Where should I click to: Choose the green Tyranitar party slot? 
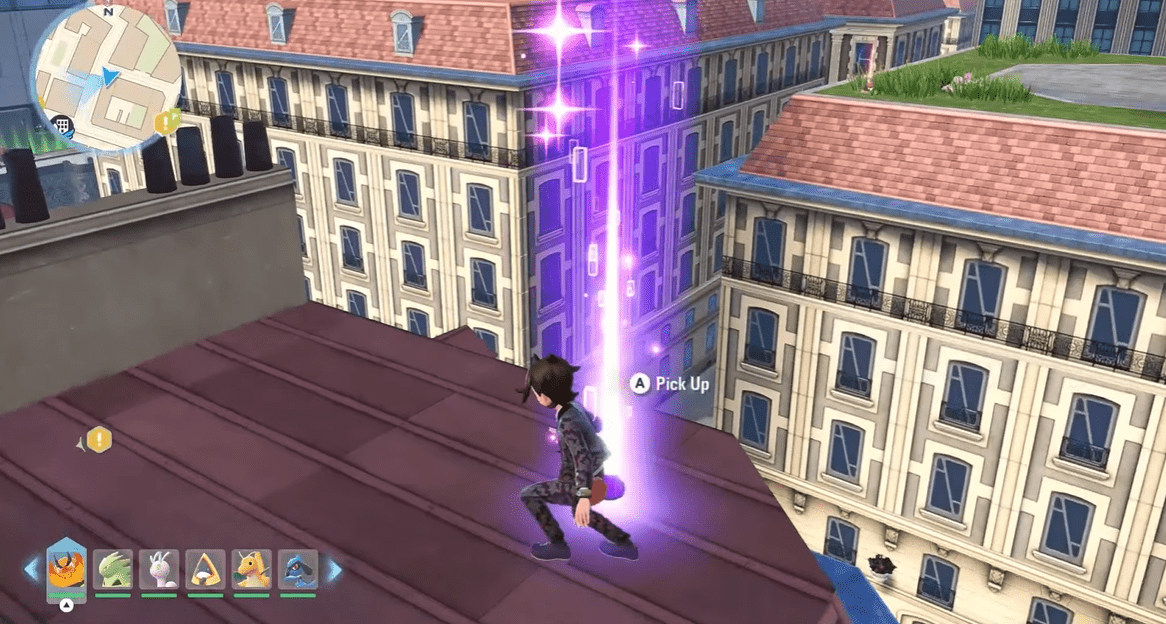point(113,570)
